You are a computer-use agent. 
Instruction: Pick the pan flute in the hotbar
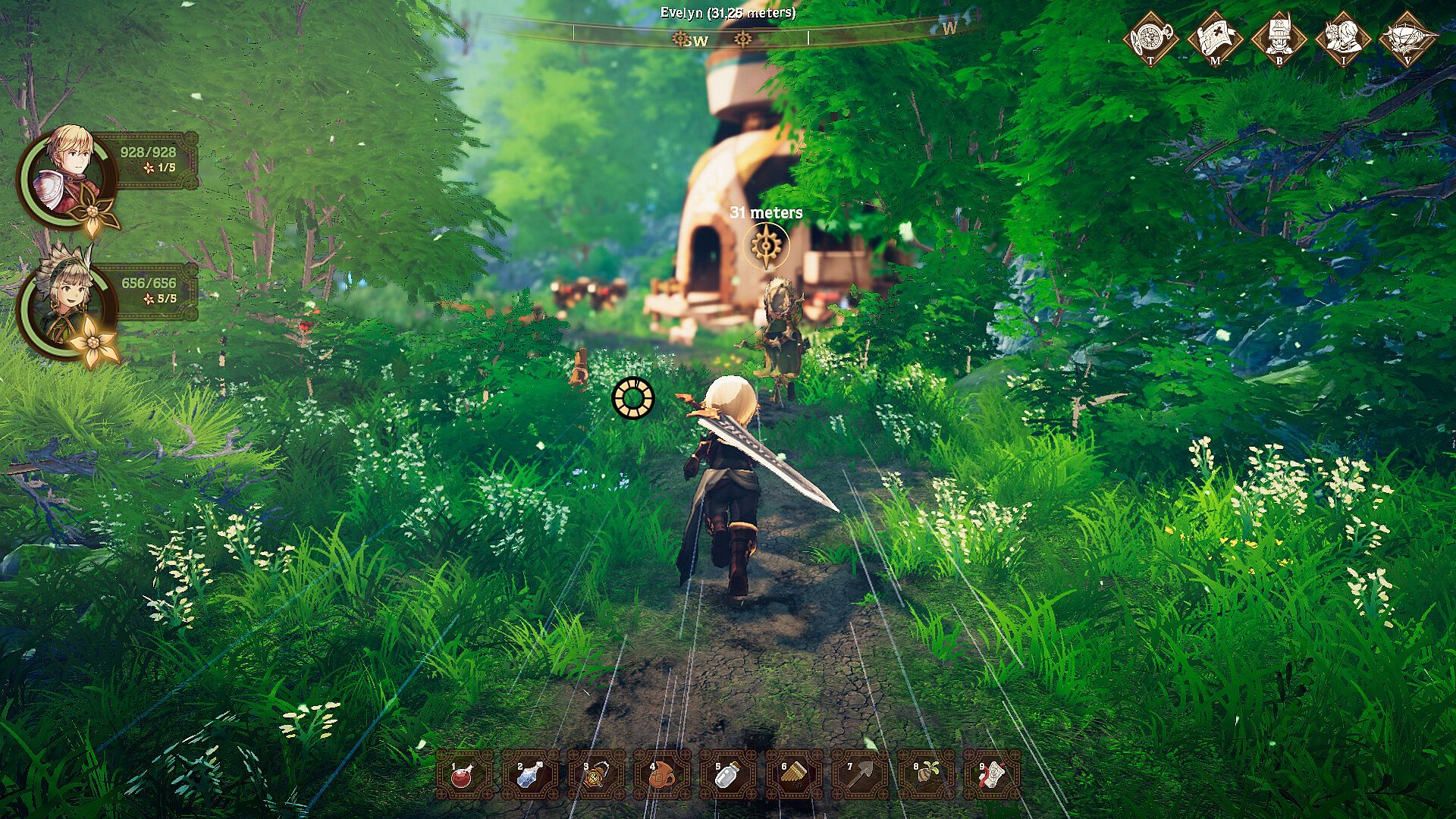(x=793, y=775)
